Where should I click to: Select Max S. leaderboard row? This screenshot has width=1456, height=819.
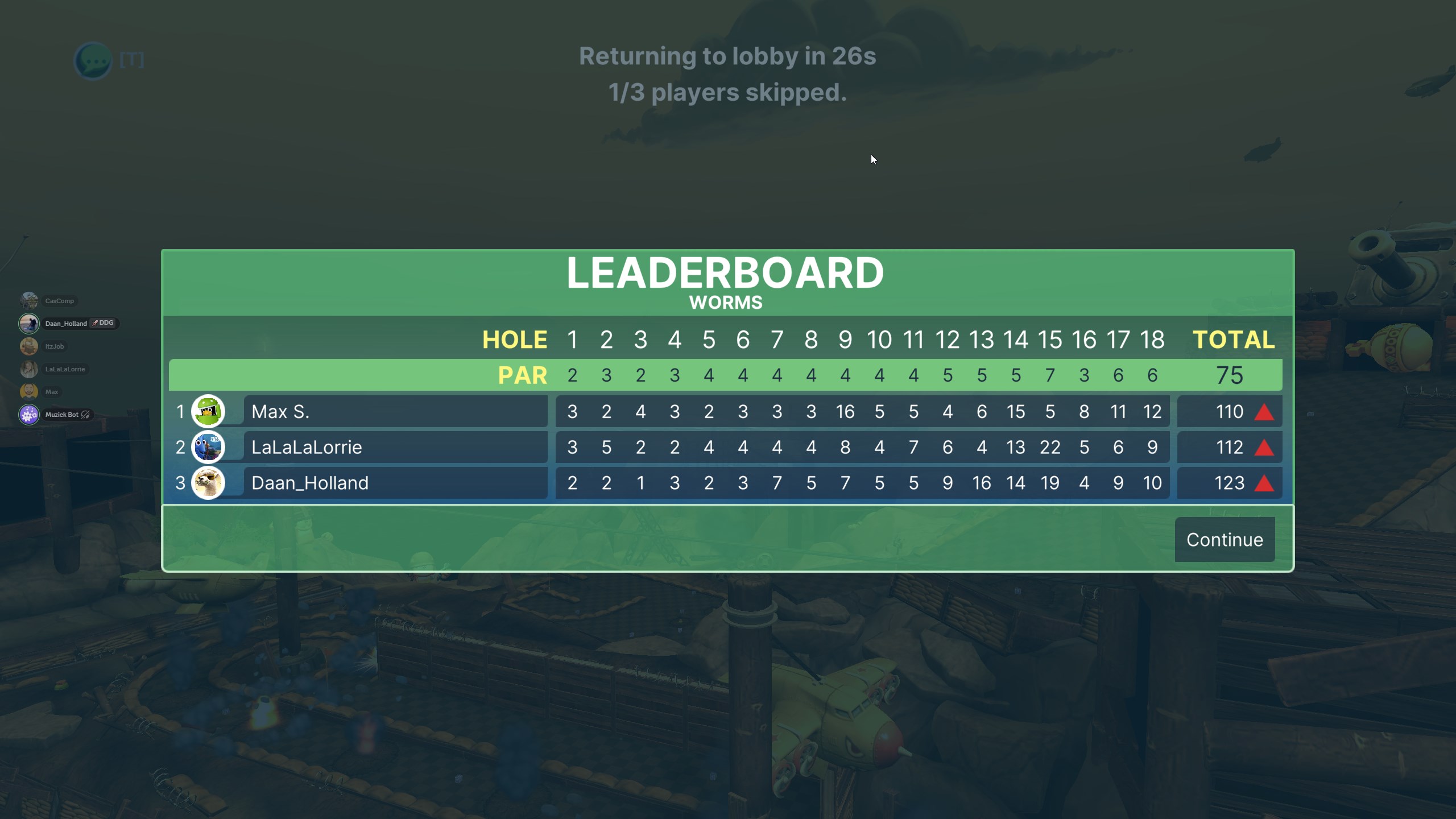pyautogui.click(x=395, y=411)
